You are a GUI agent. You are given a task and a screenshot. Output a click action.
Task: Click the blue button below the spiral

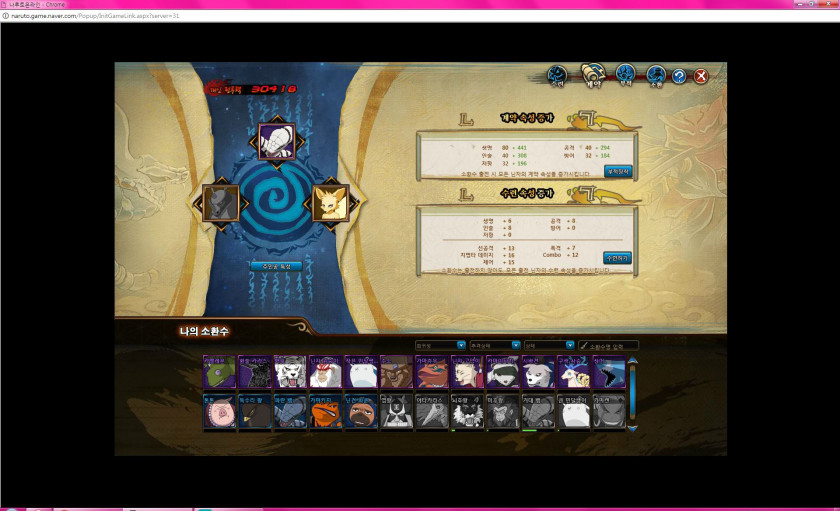click(x=276, y=266)
